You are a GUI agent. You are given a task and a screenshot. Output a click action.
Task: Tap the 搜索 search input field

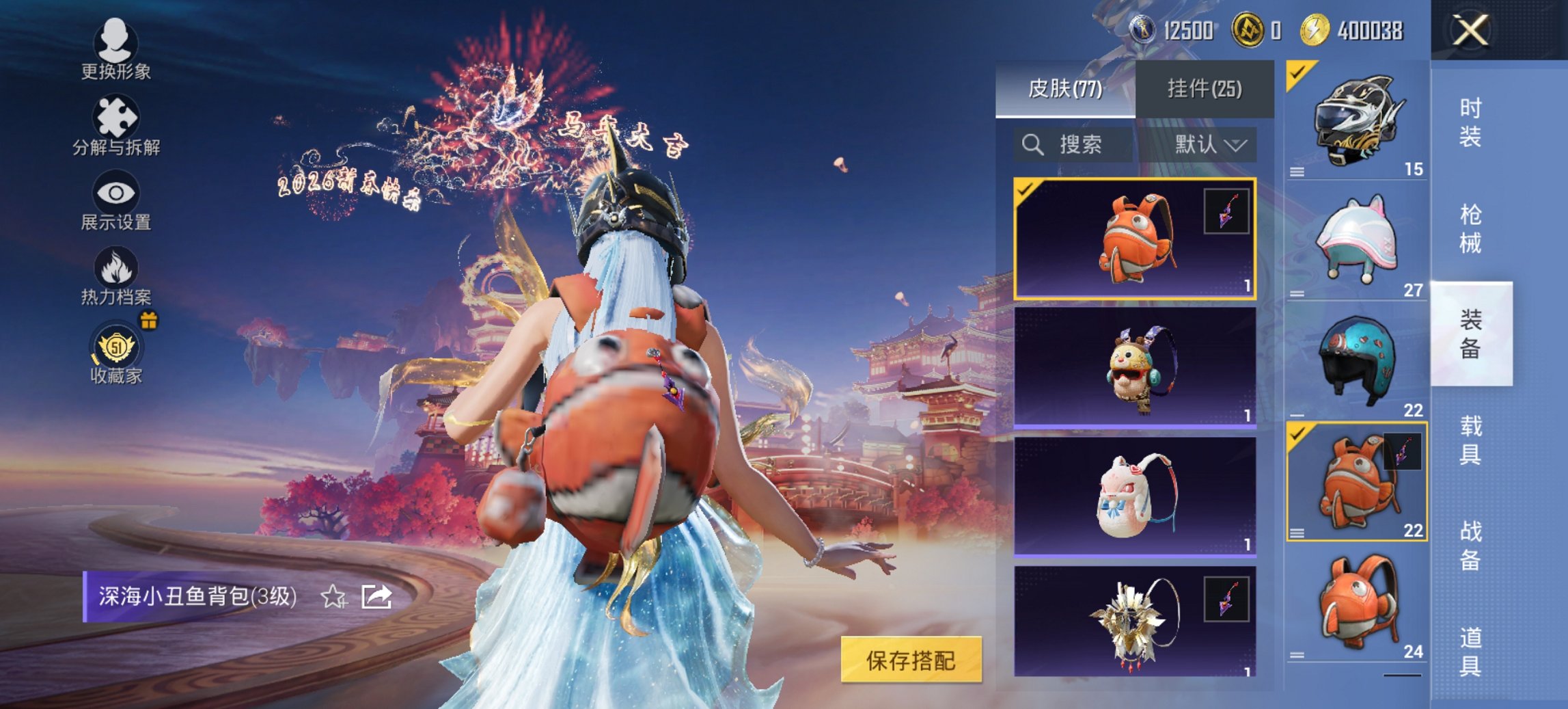coord(1079,145)
